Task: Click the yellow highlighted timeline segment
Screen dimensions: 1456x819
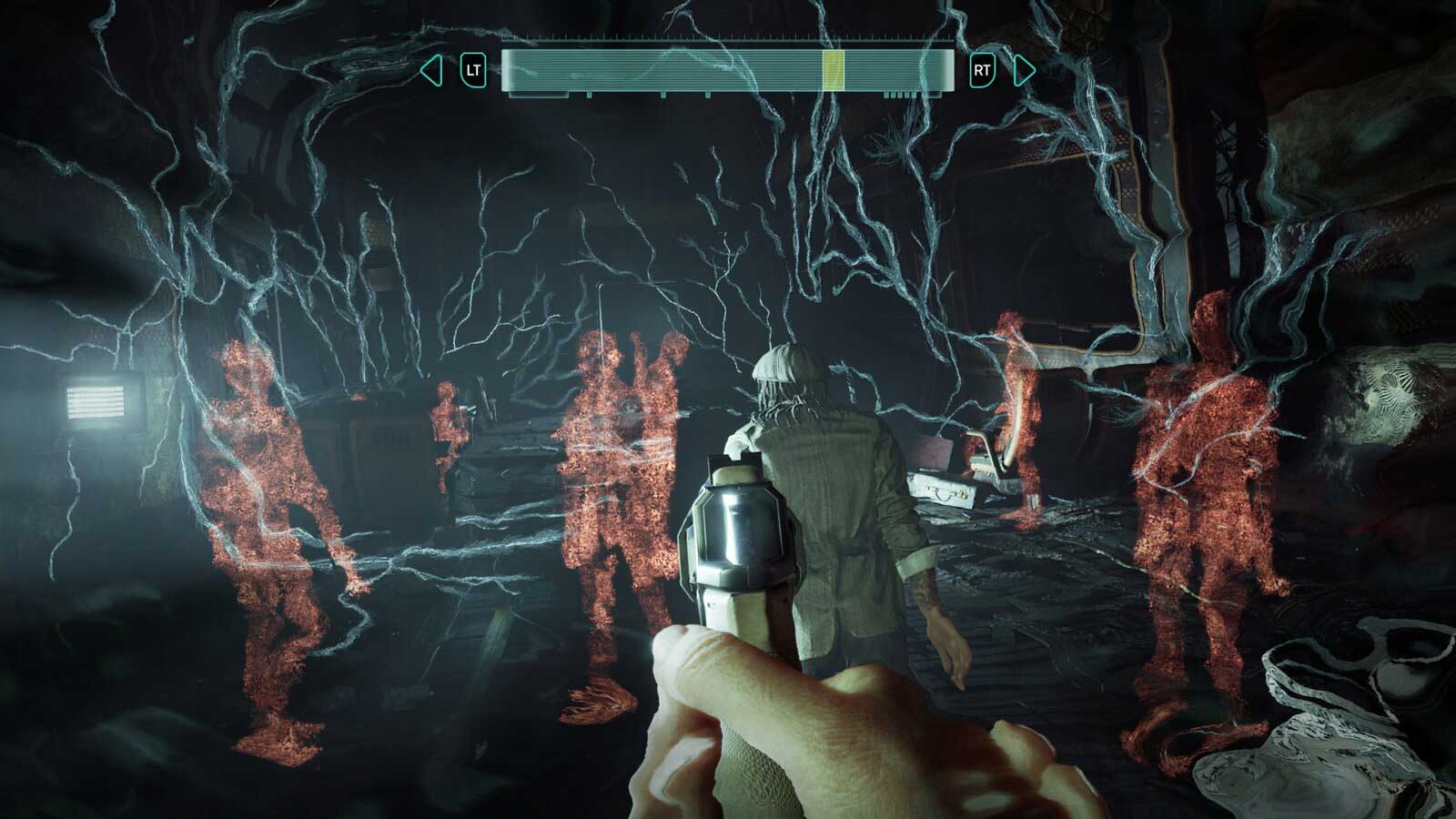Action: [x=834, y=68]
